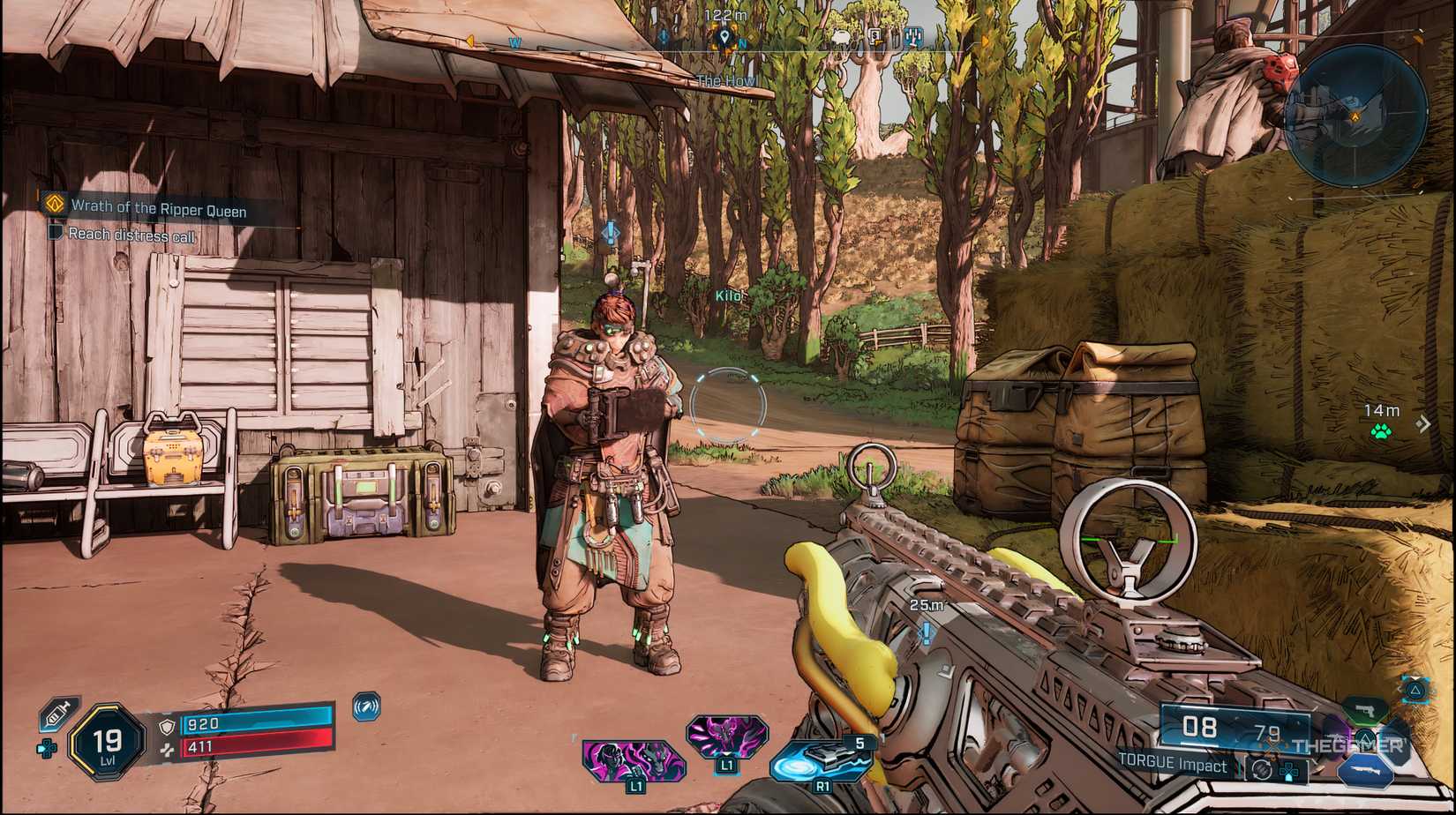Open the d-pad selector near the ammo counter
This screenshot has width=1456, height=815.
pyautogui.click(x=1290, y=770)
